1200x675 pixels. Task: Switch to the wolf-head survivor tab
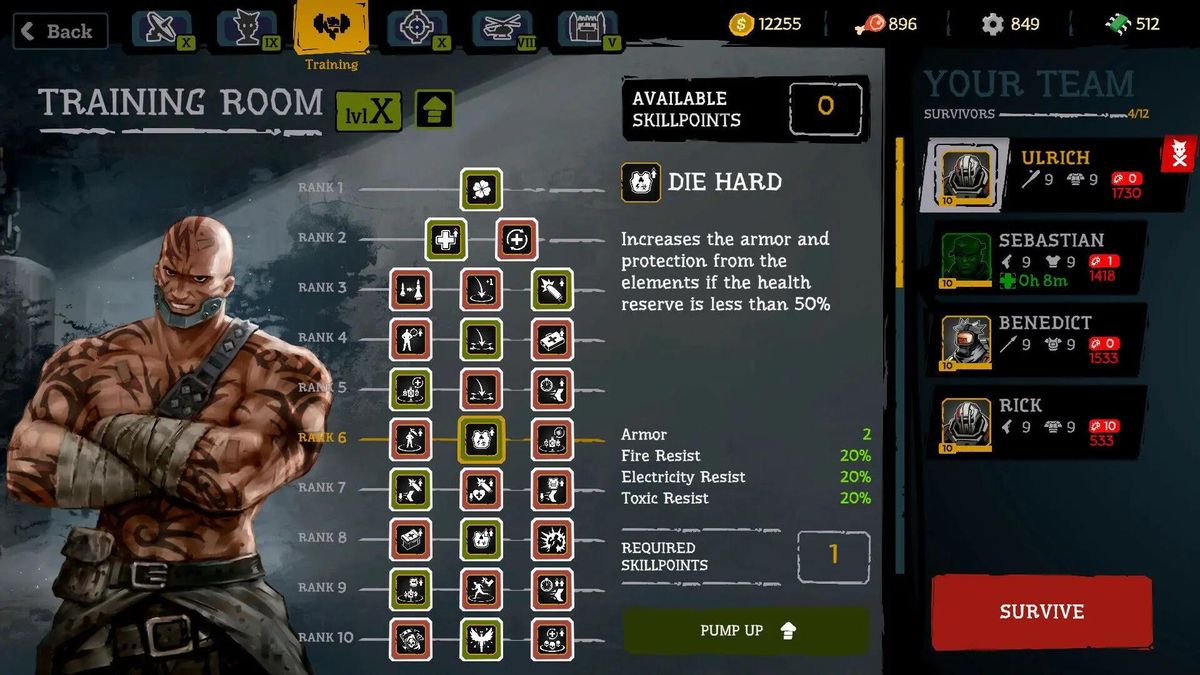click(246, 28)
